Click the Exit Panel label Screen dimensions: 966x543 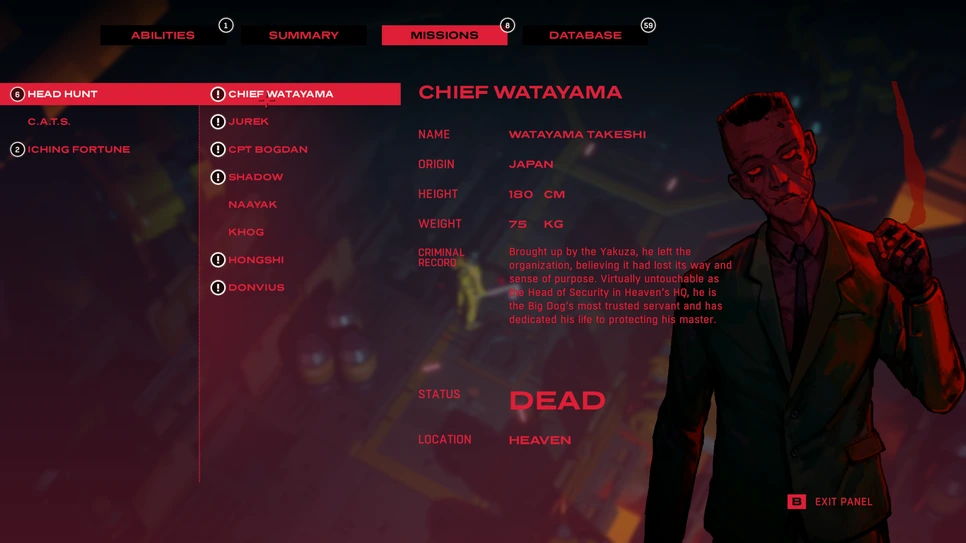843,502
